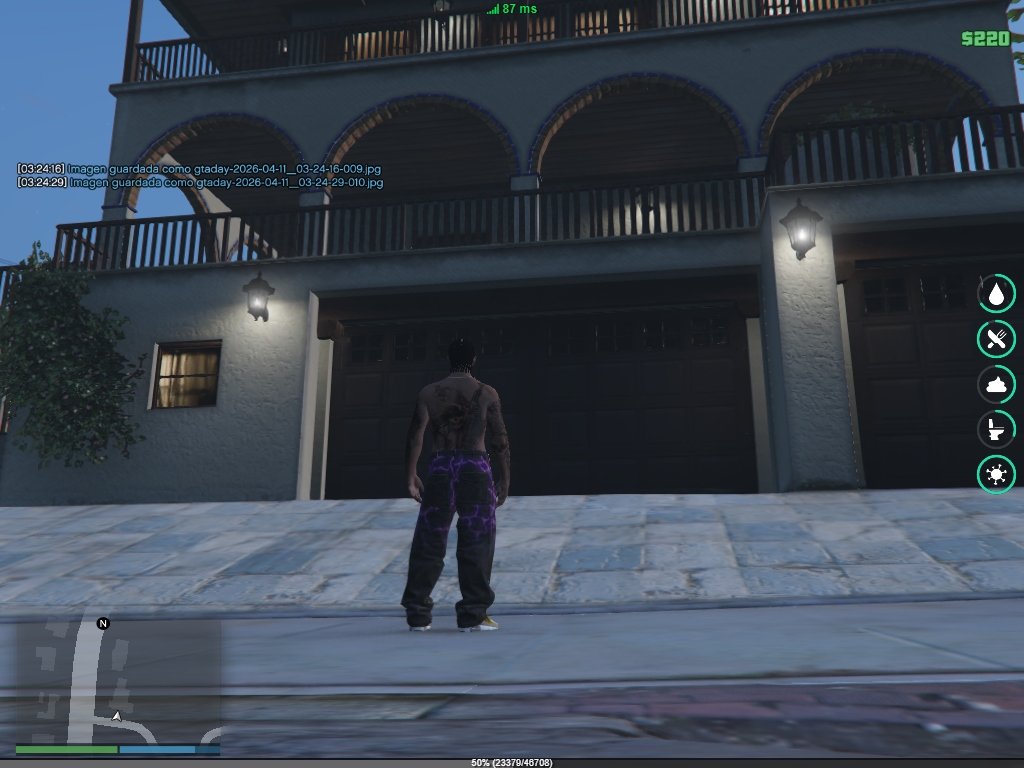The width and height of the screenshot is (1024, 768).
Task: Select the second saved image chat message
Action: (x=199, y=183)
